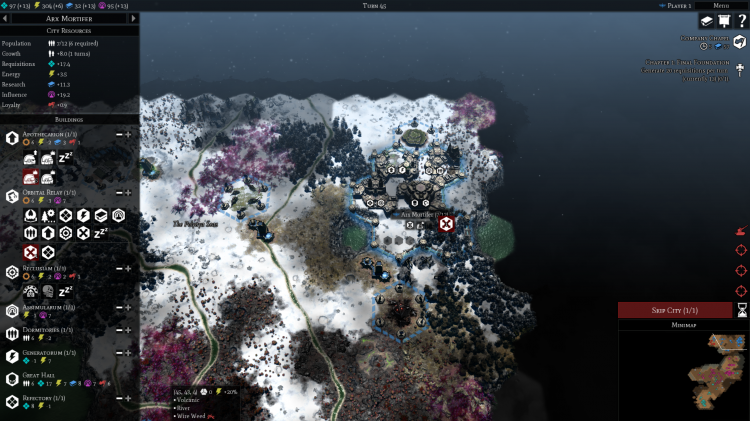The width and height of the screenshot is (750, 421).
Task: Click the hourglass end turn icon
Action: click(742, 310)
